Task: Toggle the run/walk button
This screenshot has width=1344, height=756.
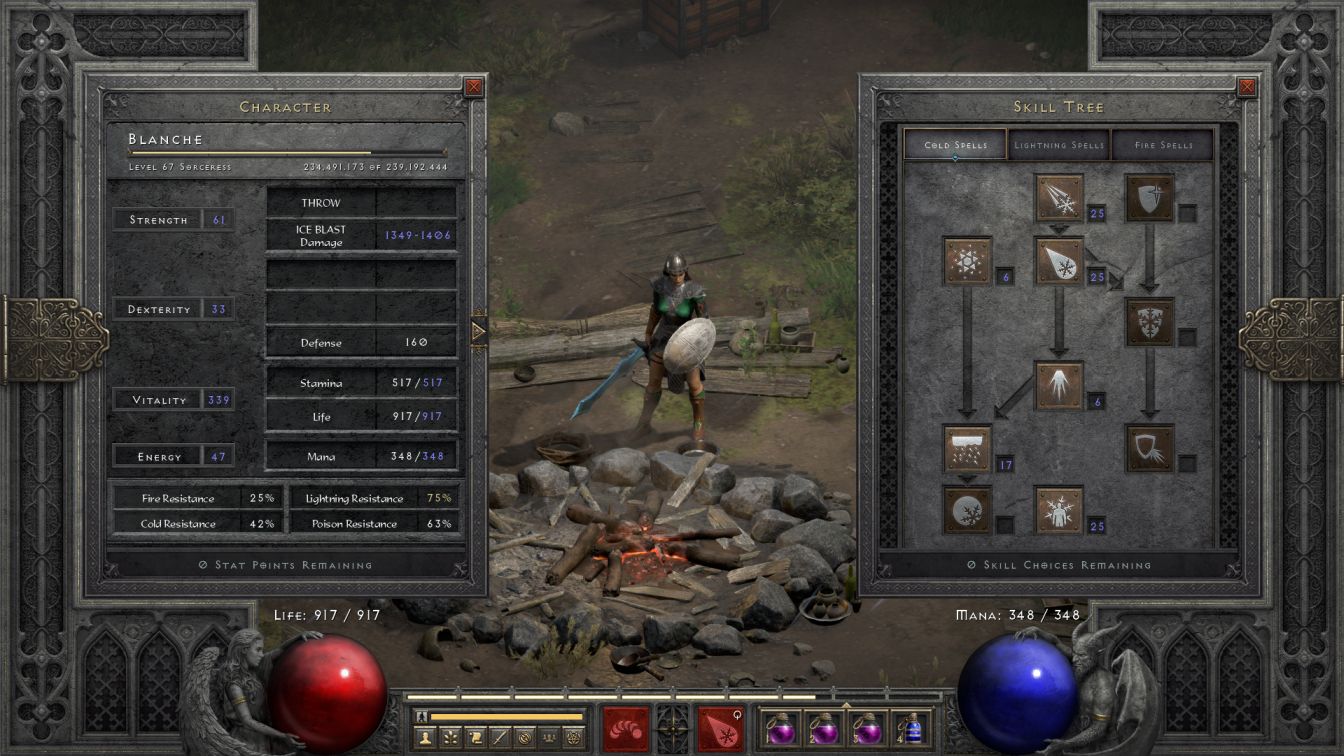Action: tap(424, 716)
